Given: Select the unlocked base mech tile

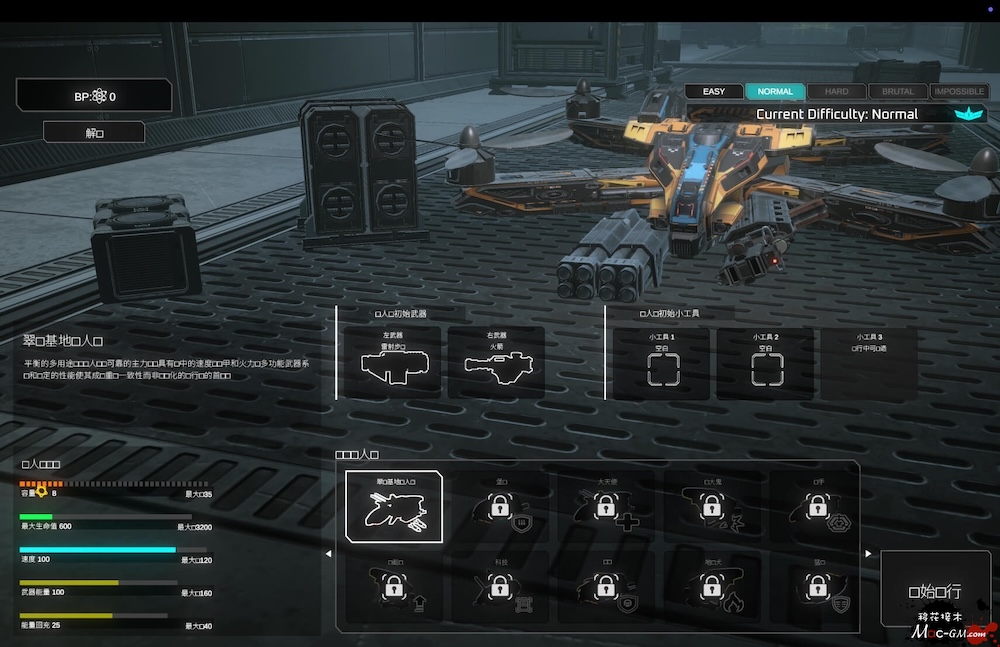Looking at the screenshot, I should pos(394,507).
